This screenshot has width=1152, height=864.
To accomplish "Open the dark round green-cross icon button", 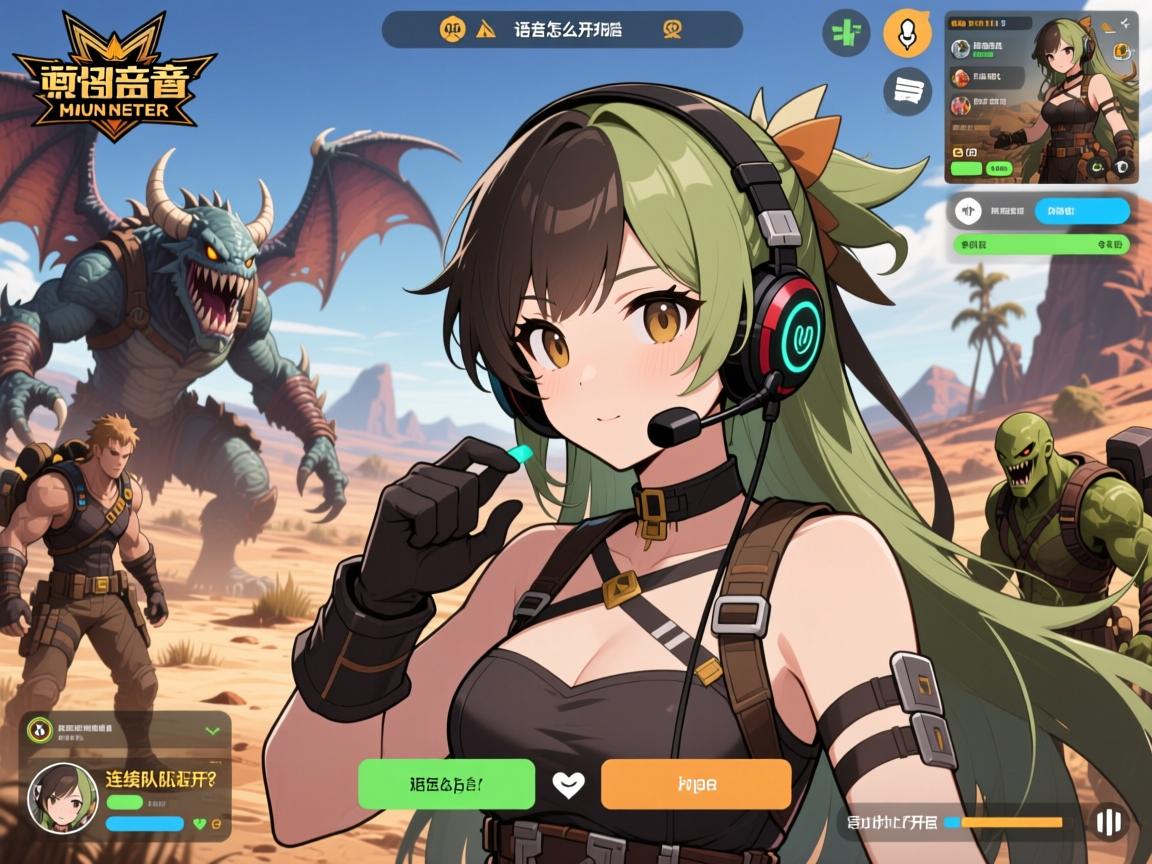I will coord(846,32).
